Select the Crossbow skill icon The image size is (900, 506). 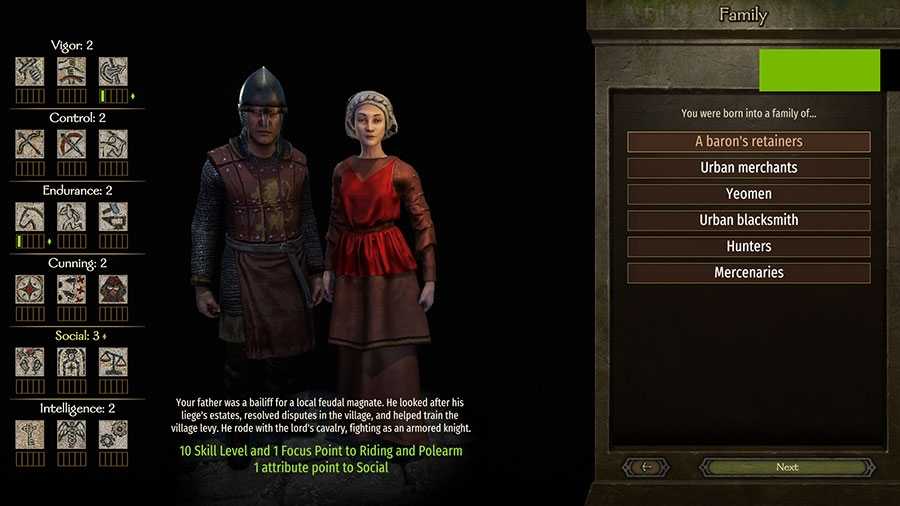[x=71, y=144]
